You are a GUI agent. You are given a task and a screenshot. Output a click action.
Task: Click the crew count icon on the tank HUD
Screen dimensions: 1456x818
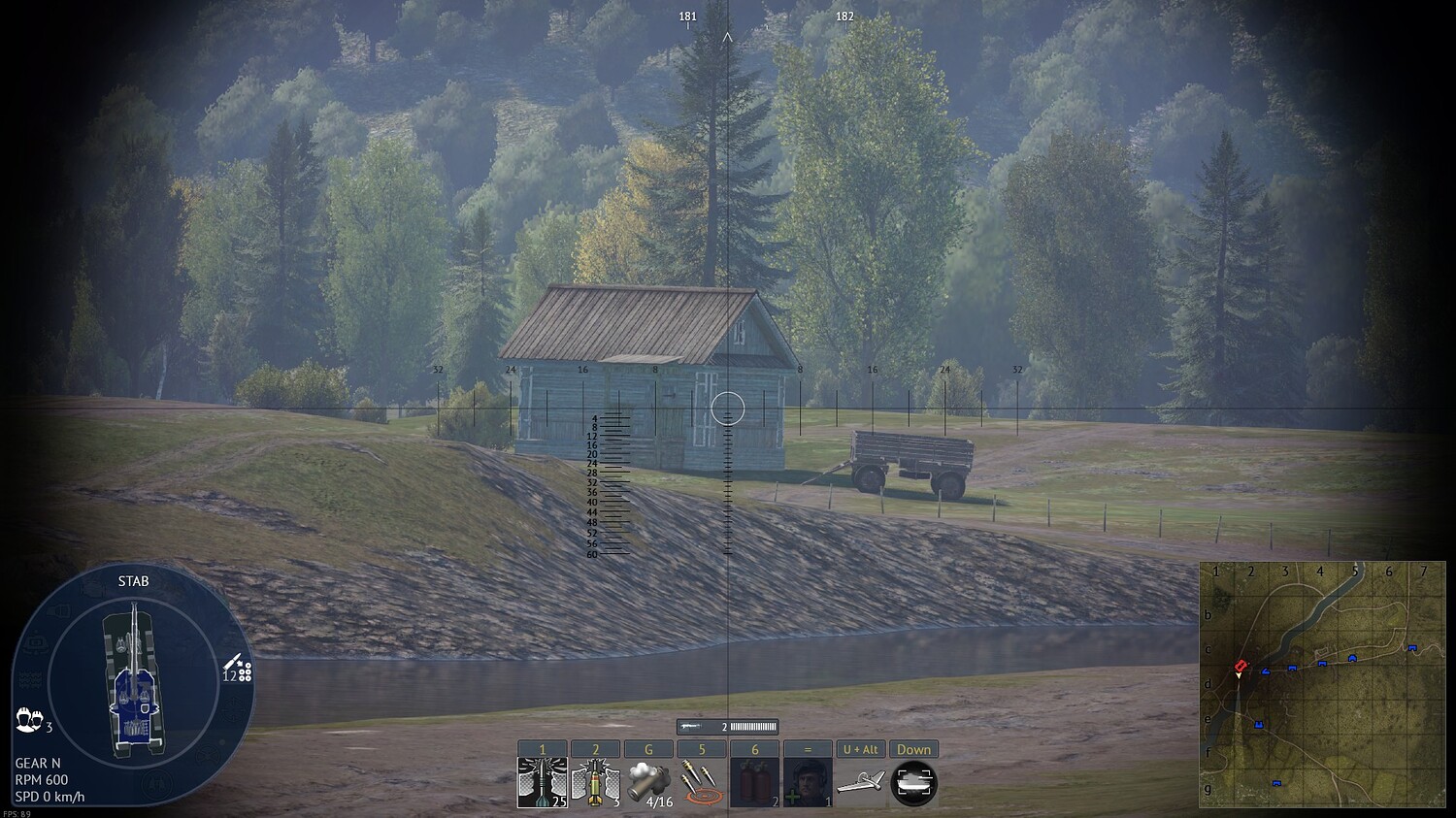tap(29, 718)
